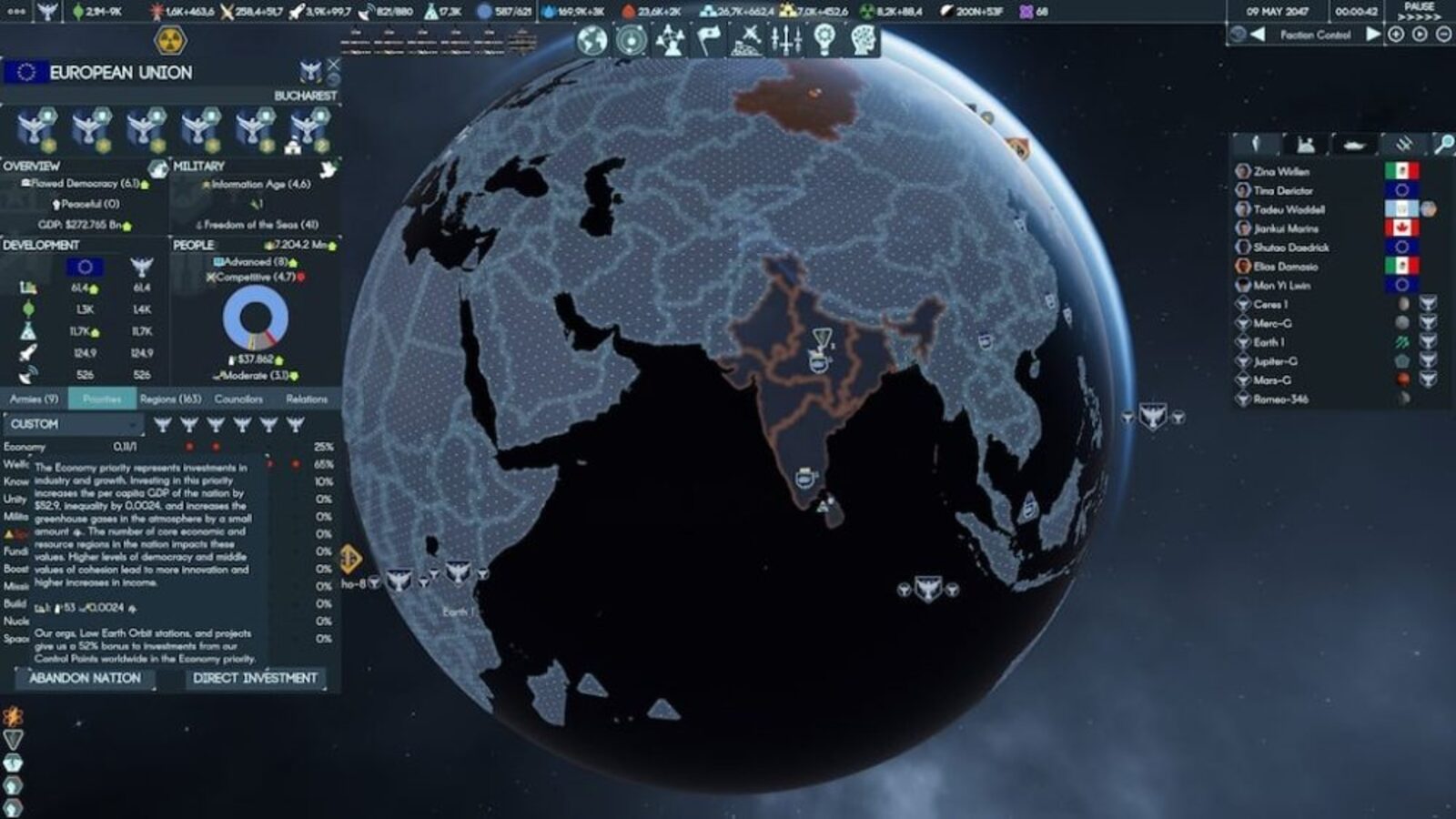Click the right arrow beside Faction Control

click(x=1374, y=35)
